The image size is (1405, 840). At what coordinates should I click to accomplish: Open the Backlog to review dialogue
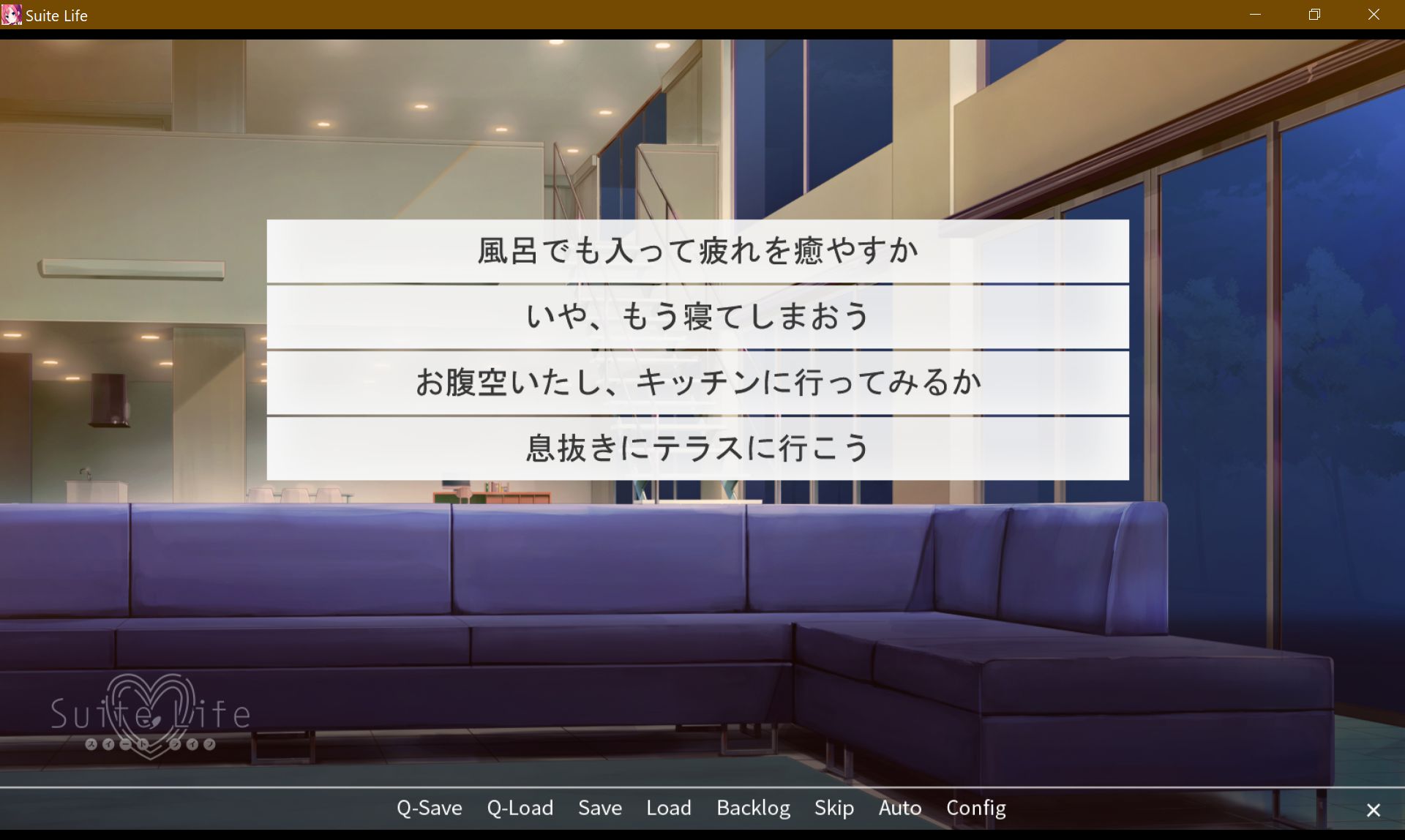[x=753, y=808]
